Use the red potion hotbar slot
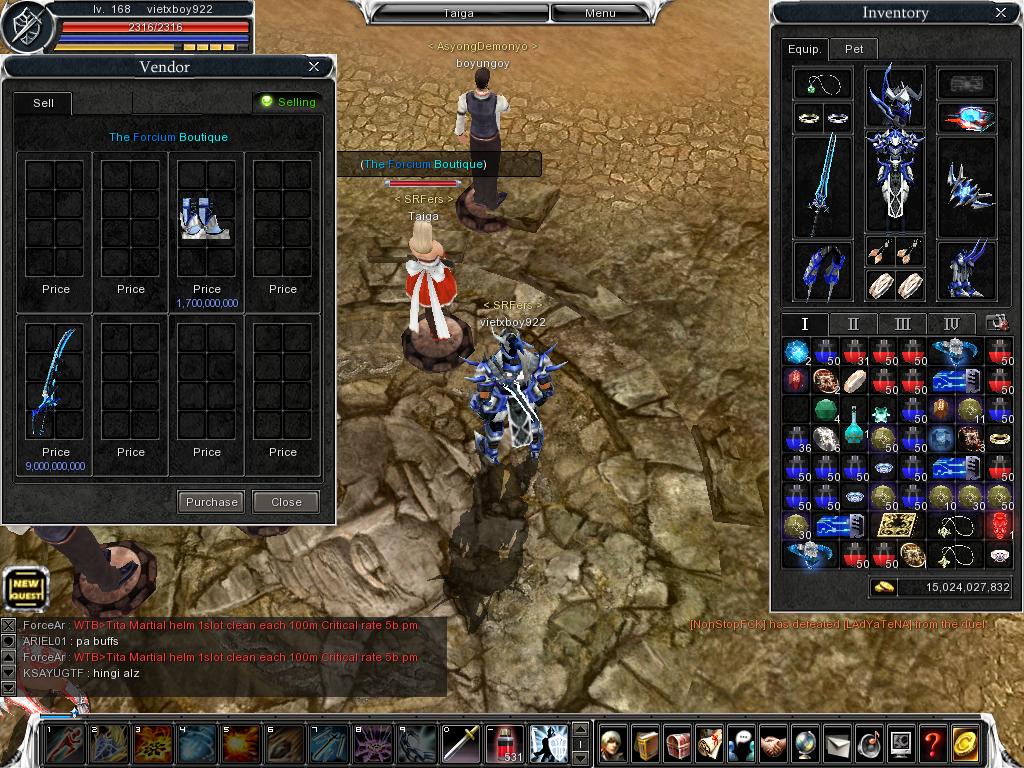Viewport: 1024px width, 768px height. [505, 743]
